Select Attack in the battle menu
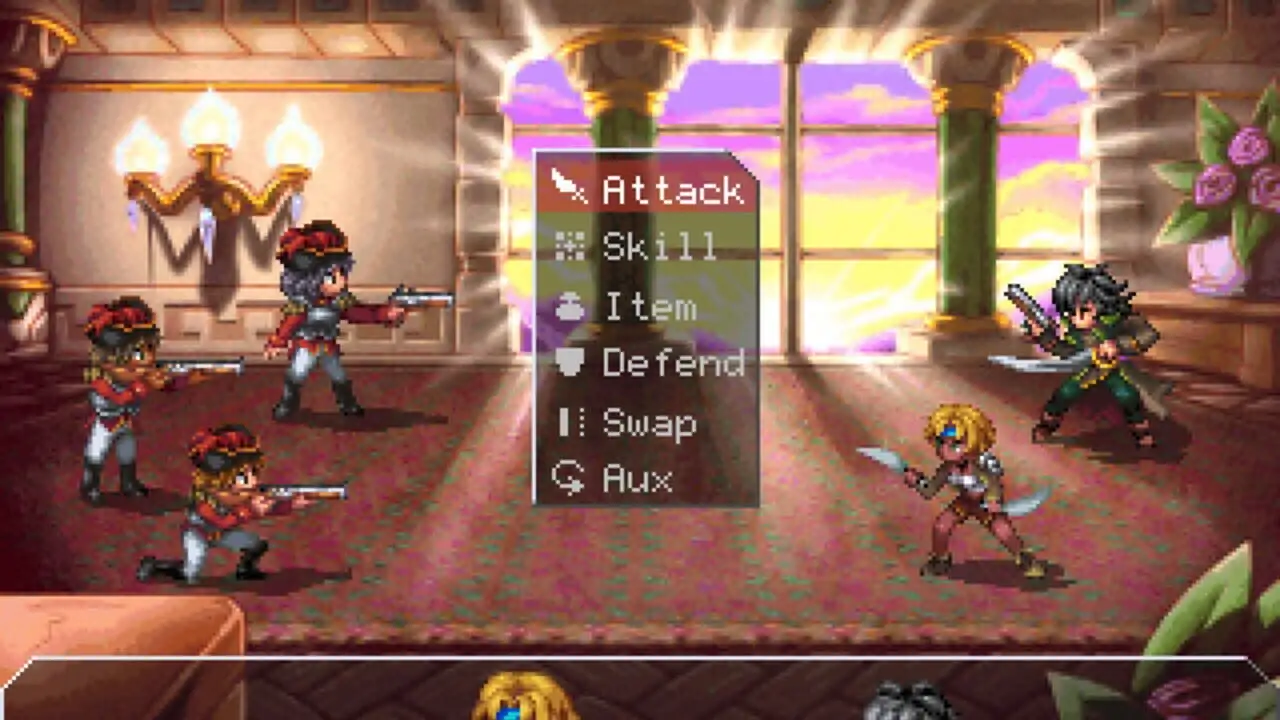Screen dimensions: 1280x720 click(647, 189)
